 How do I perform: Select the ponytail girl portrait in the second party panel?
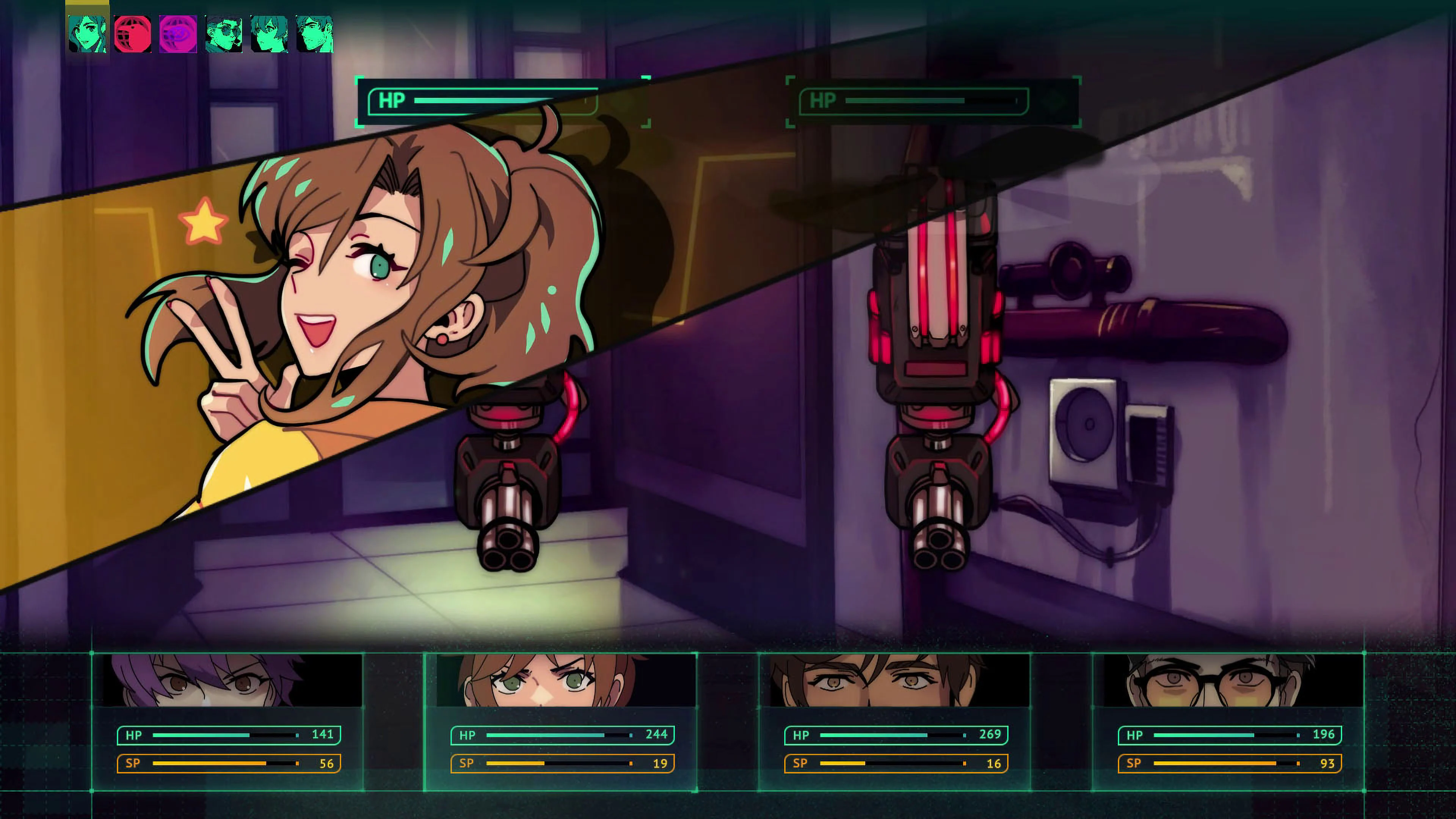coord(560,678)
